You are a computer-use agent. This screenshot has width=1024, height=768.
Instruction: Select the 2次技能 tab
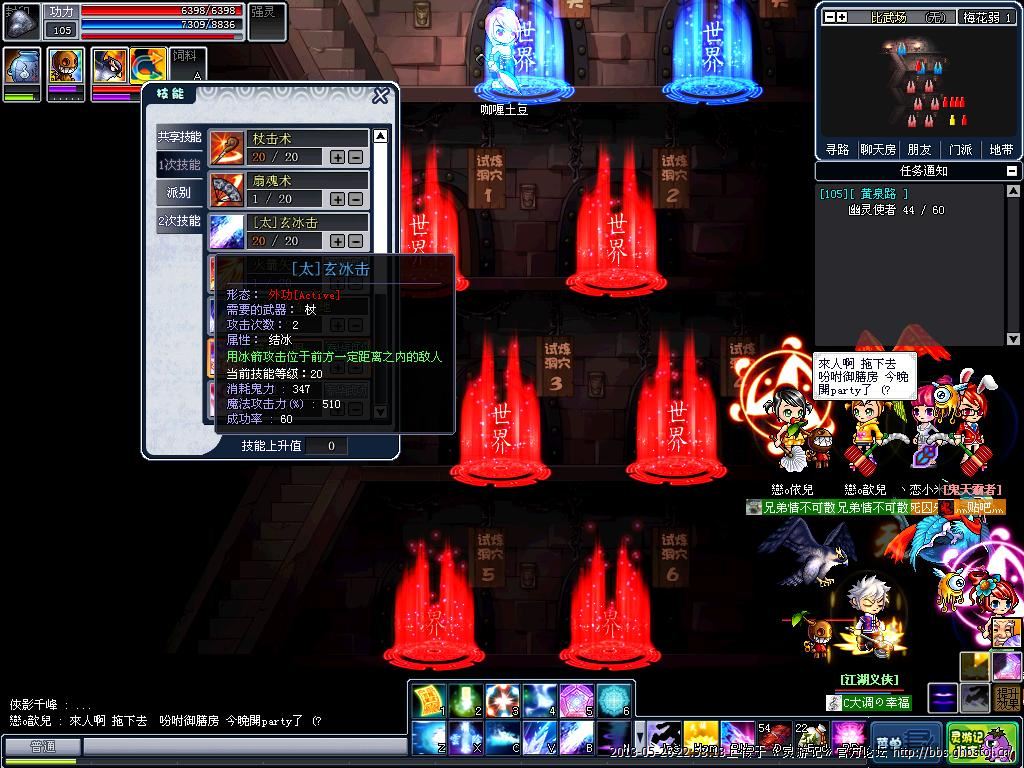(x=179, y=220)
